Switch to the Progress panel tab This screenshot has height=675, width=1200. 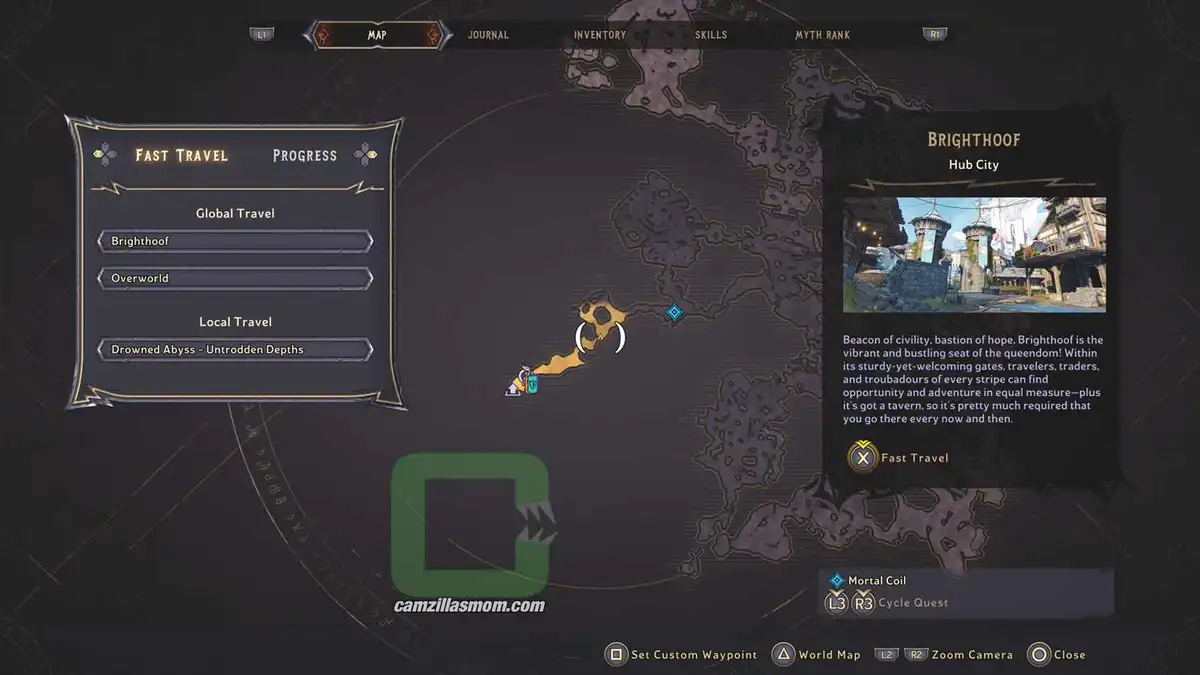[x=305, y=155]
